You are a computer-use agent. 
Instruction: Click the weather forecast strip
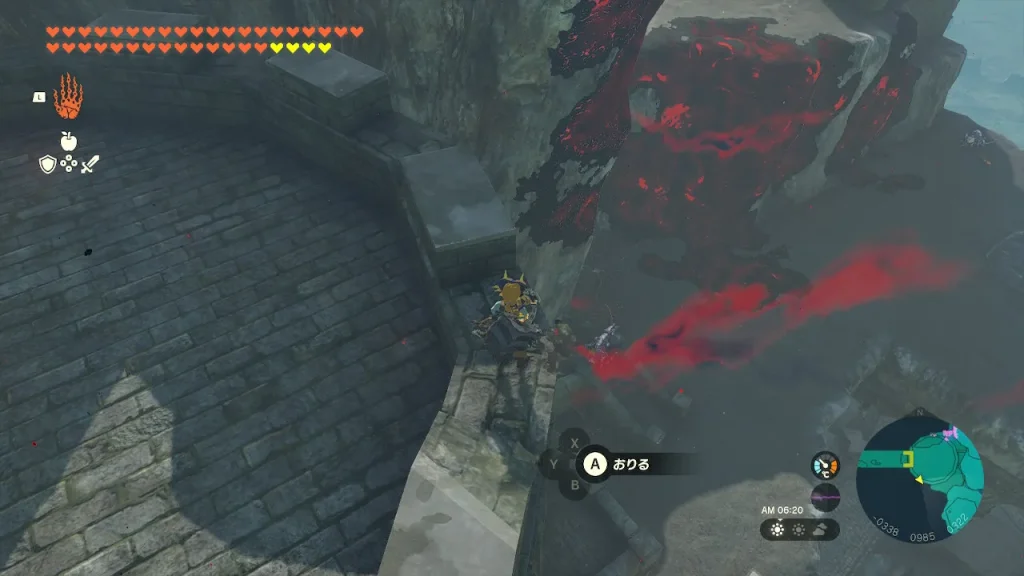click(800, 529)
